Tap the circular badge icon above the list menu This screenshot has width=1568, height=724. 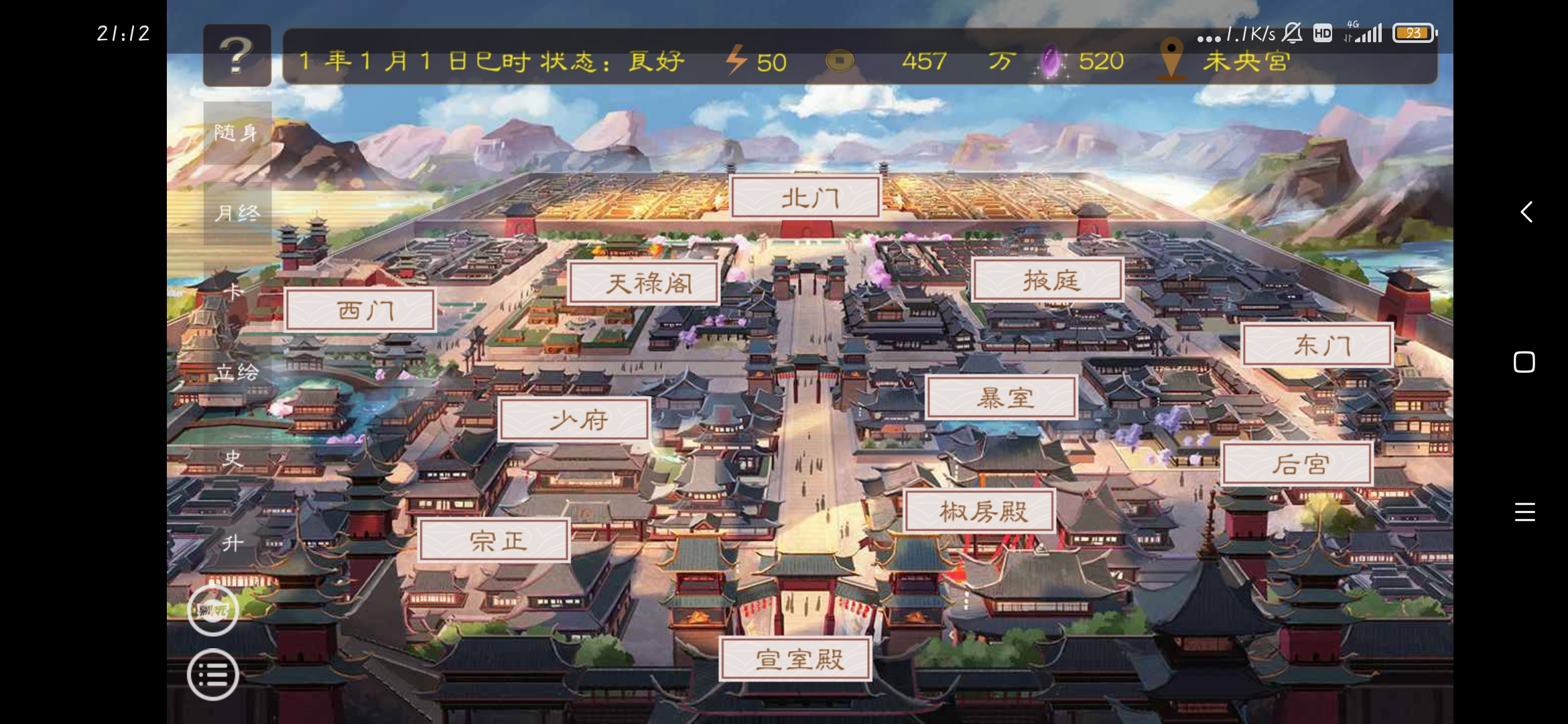pyautogui.click(x=213, y=609)
